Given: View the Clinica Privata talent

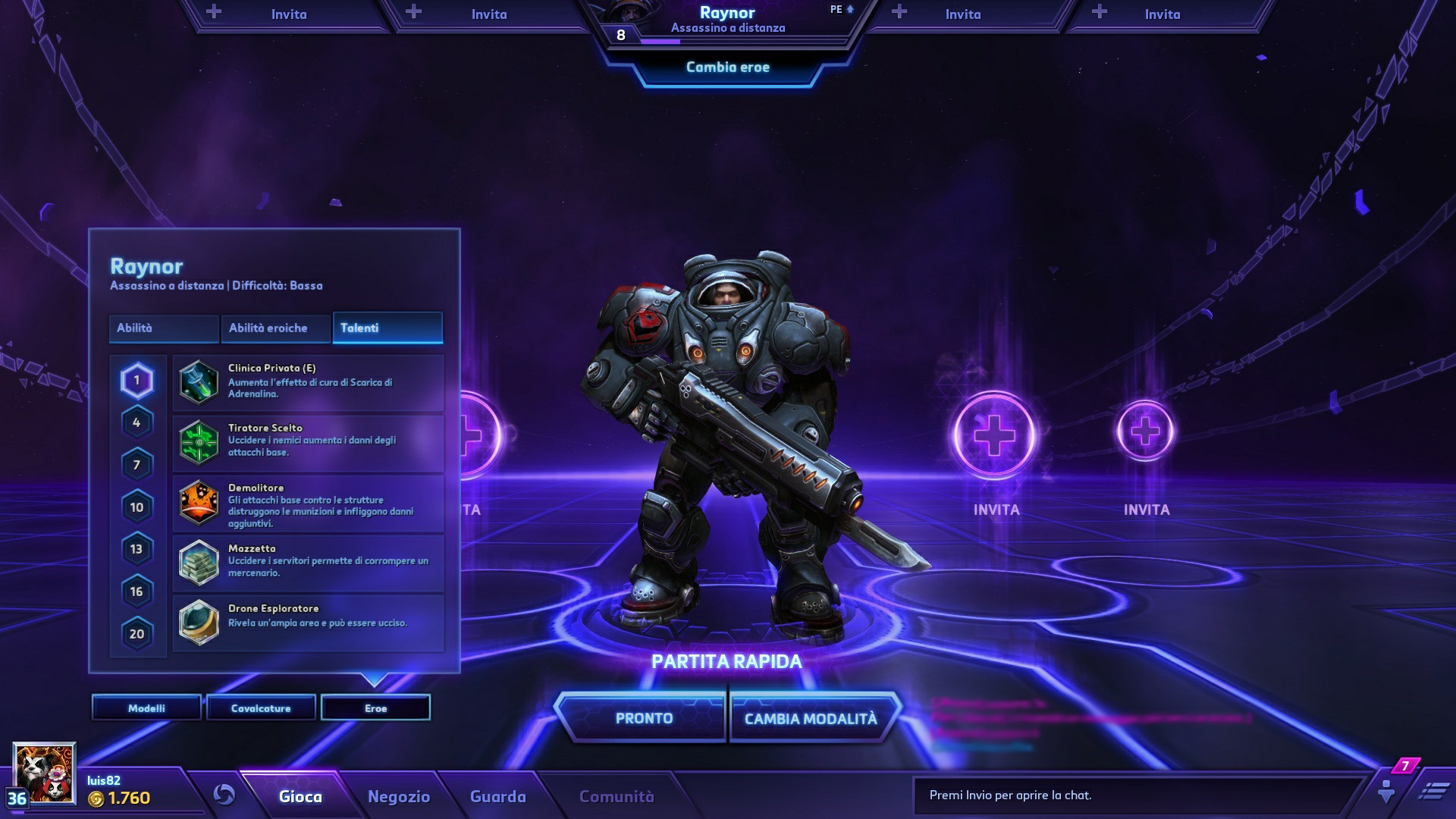Looking at the screenshot, I should point(308,382).
